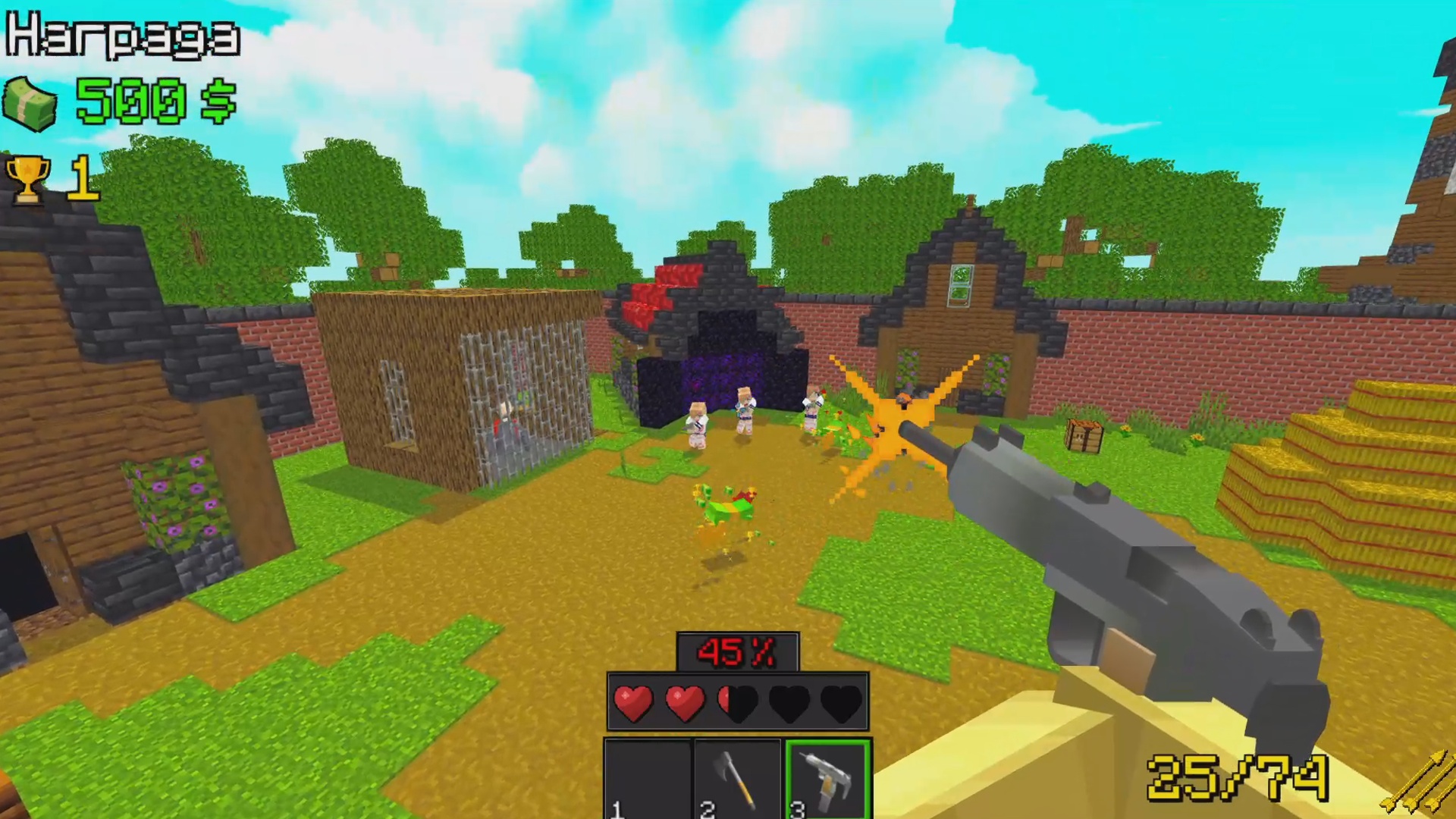Click the half-filled third heart
The height and width of the screenshot is (819, 1456).
(x=738, y=701)
